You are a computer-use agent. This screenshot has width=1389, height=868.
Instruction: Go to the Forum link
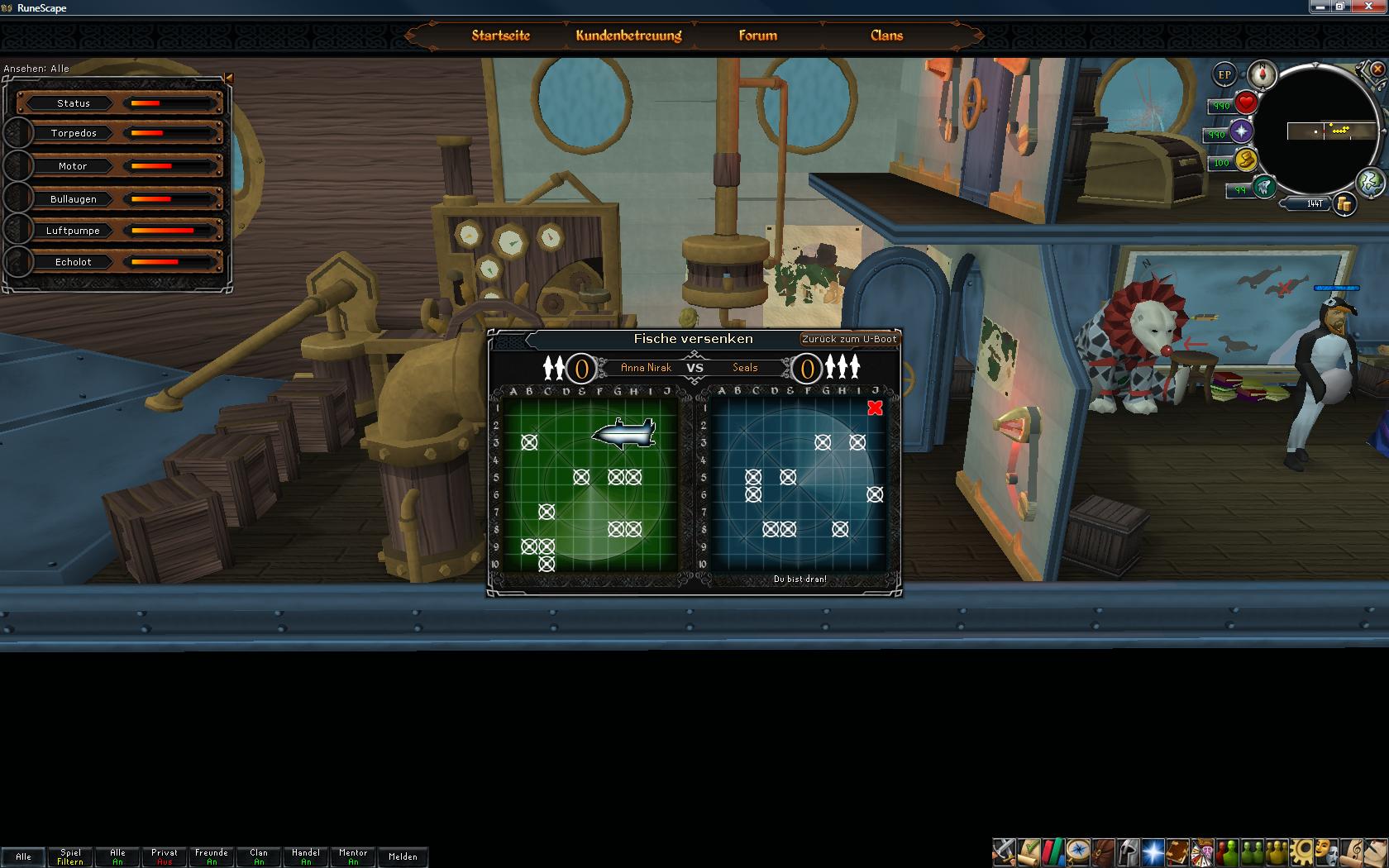pyautogui.click(x=757, y=36)
